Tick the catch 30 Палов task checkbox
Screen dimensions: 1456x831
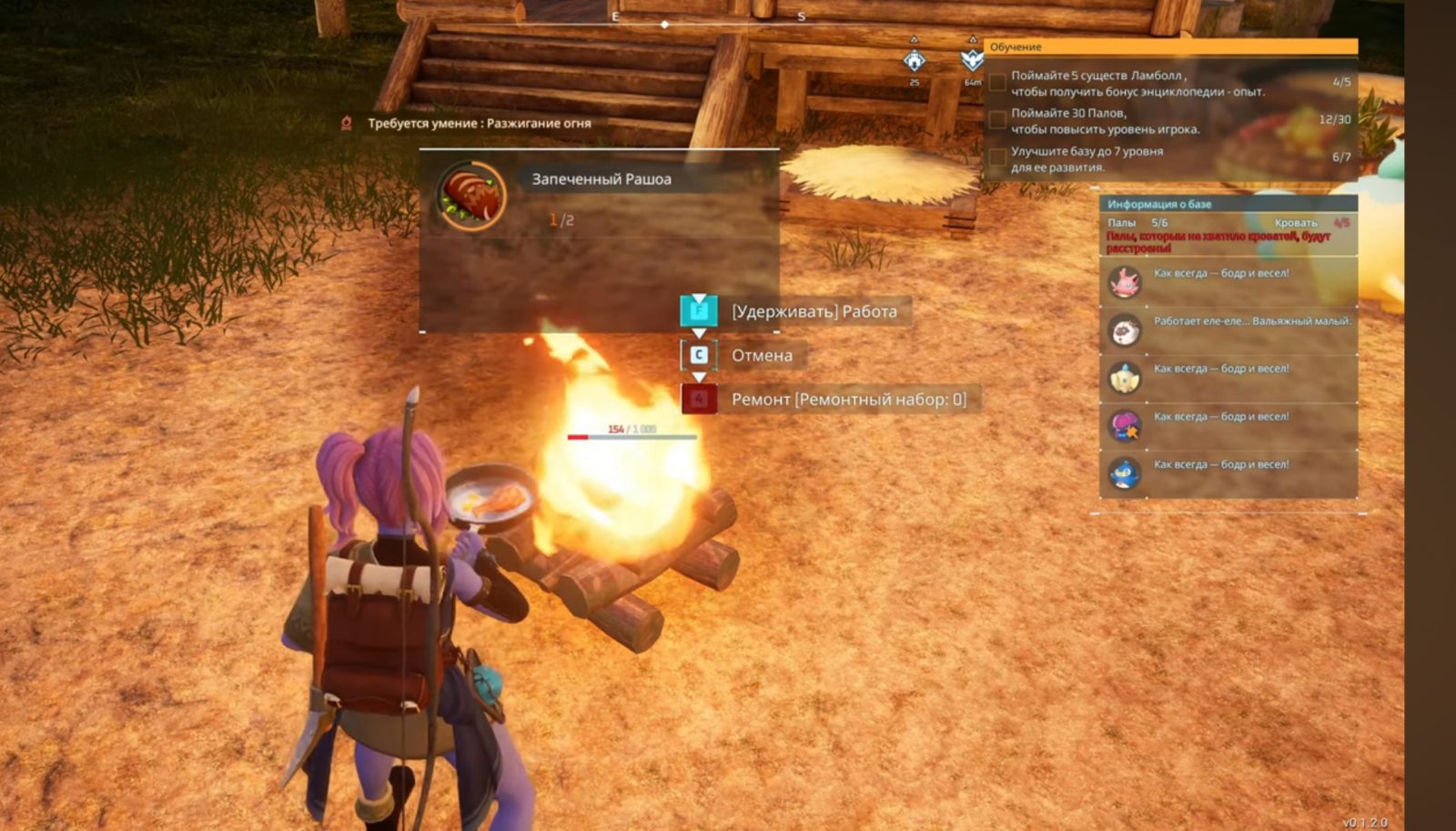(997, 120)
